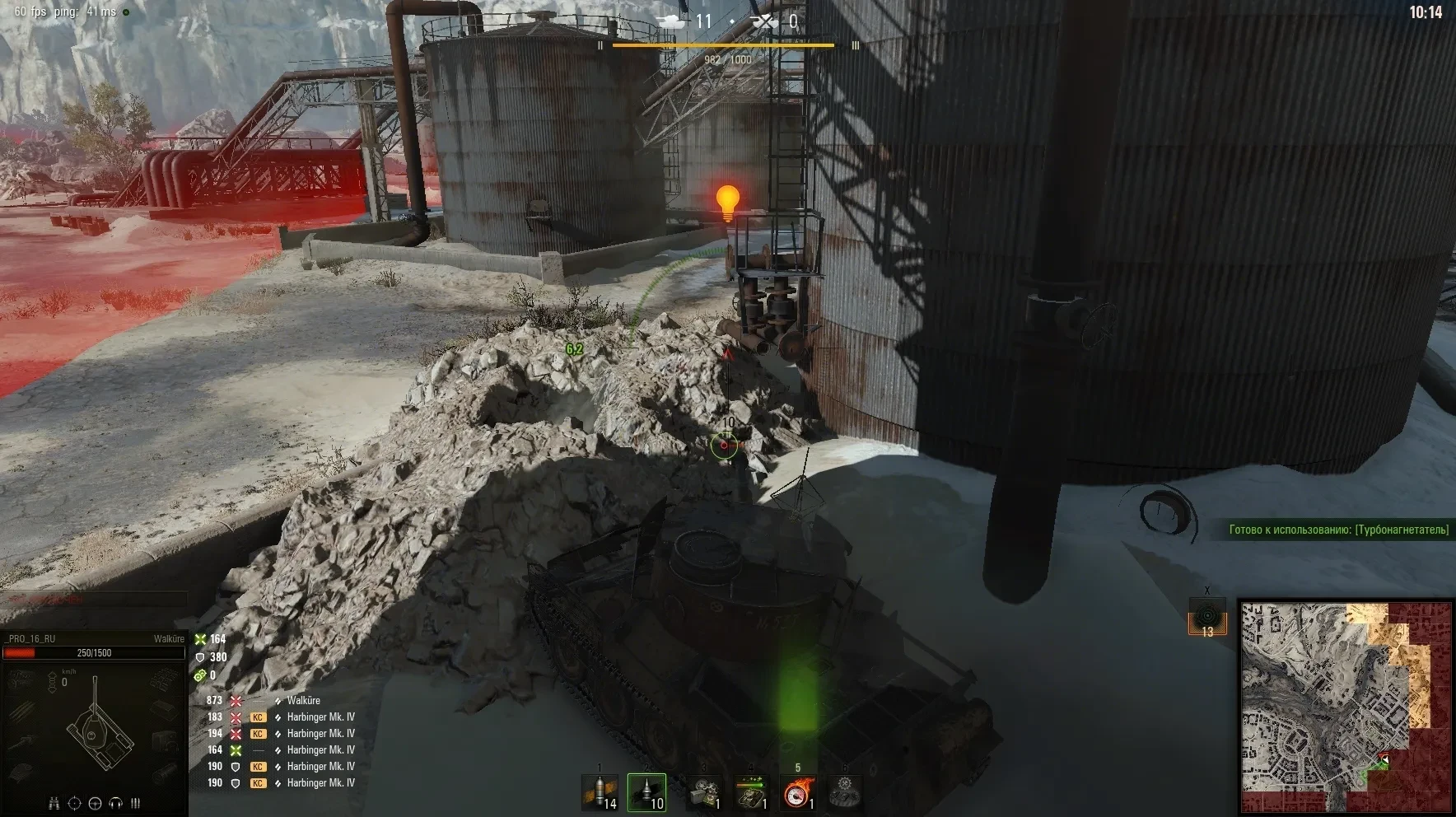Click the binoculars crew icon
This screenshot has width=1456, height=817.
click(x=54, y=803)
